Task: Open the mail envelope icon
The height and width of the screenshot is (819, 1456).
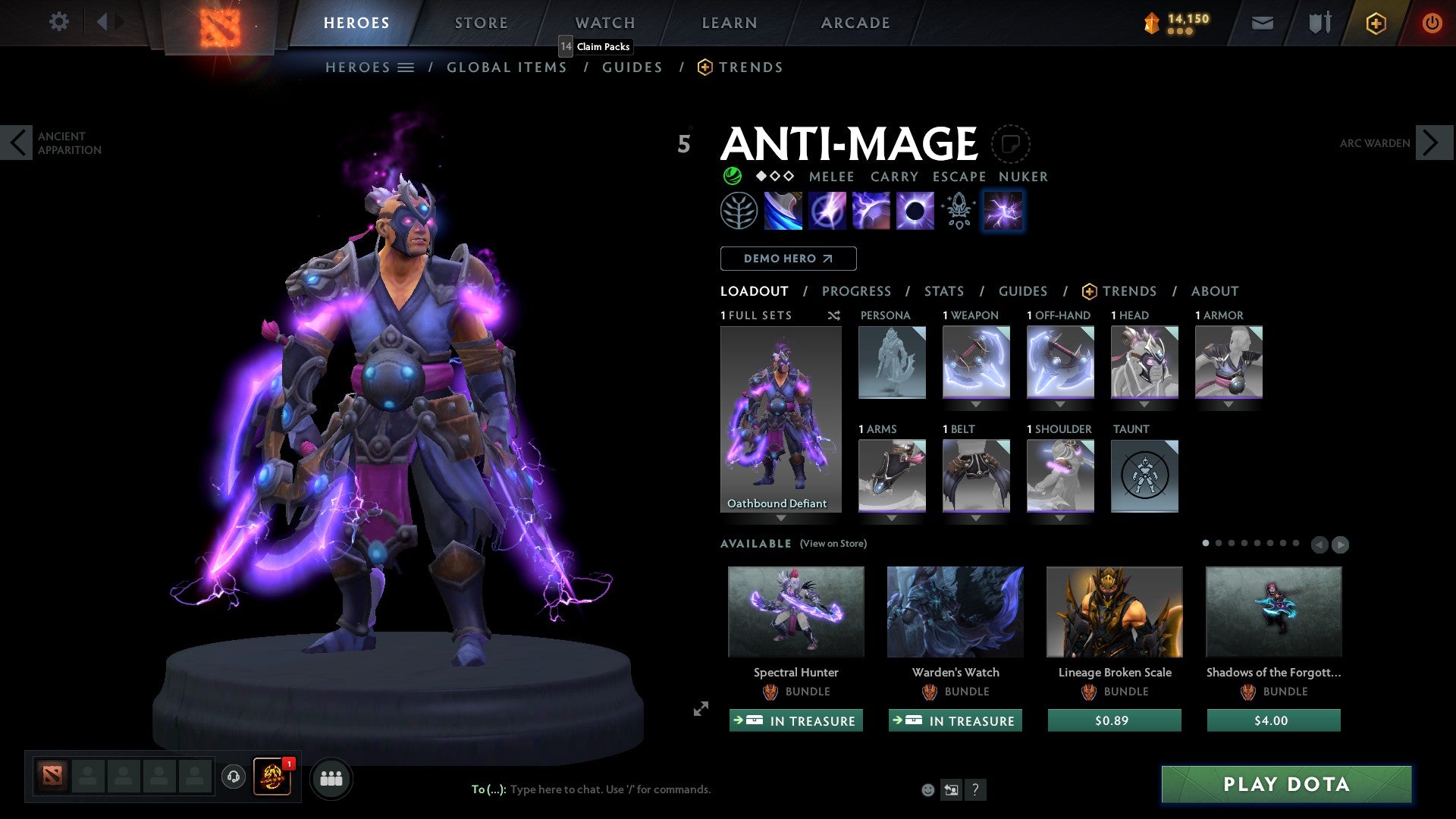Action: point(1262,23)
